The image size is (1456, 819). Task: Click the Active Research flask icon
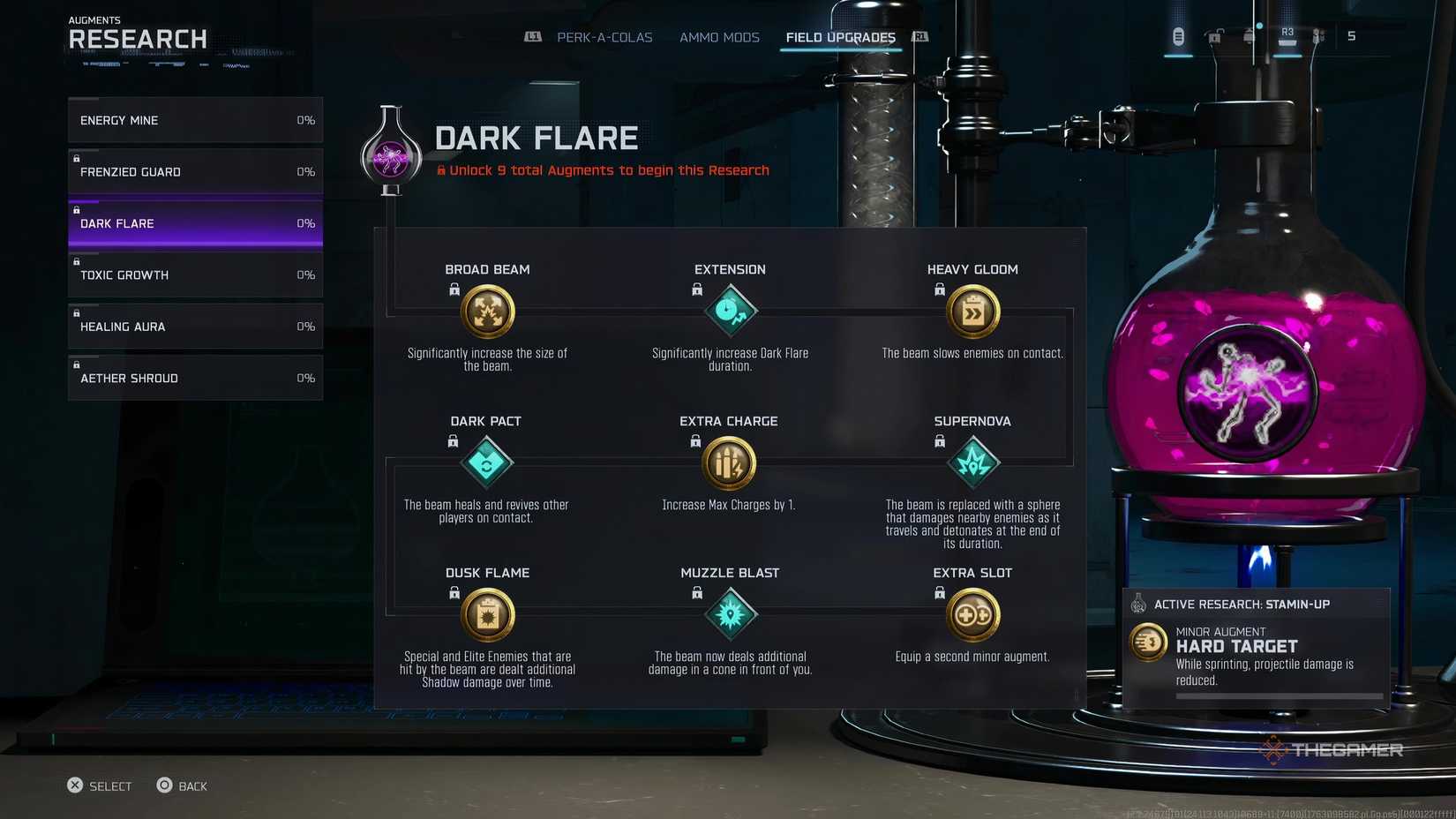pos(1137,605)
